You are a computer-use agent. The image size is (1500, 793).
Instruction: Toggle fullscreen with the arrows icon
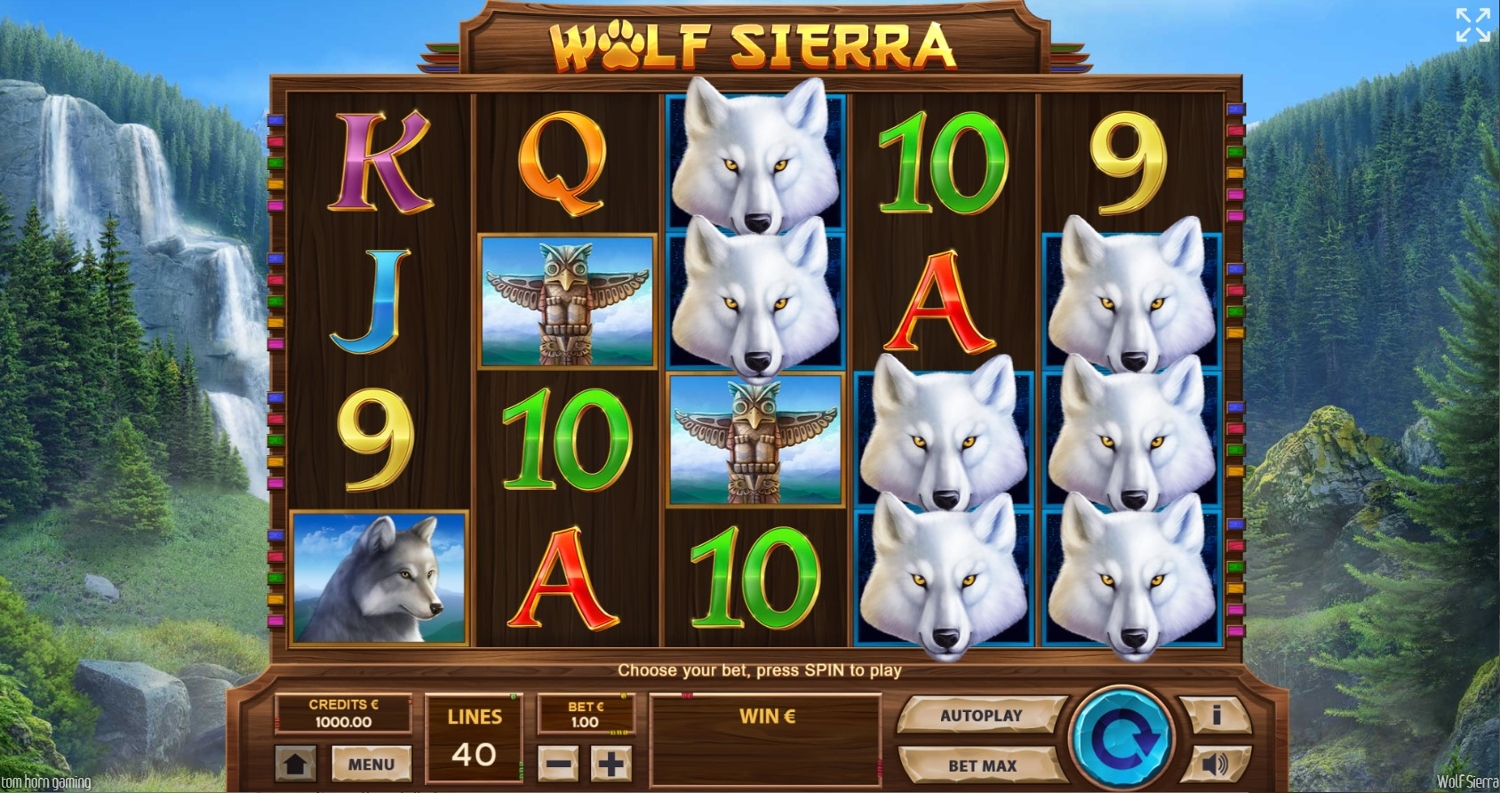click(1472, 26)
